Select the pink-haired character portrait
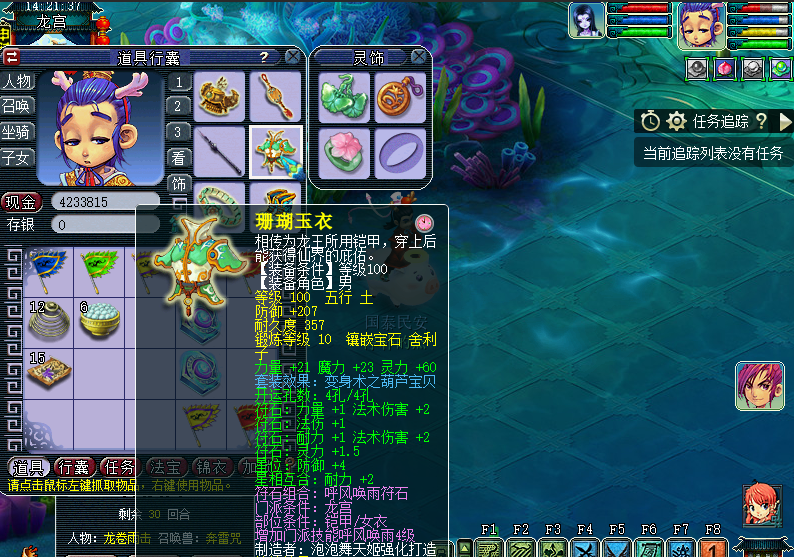The image size is (794, 557). coord(760,385)
